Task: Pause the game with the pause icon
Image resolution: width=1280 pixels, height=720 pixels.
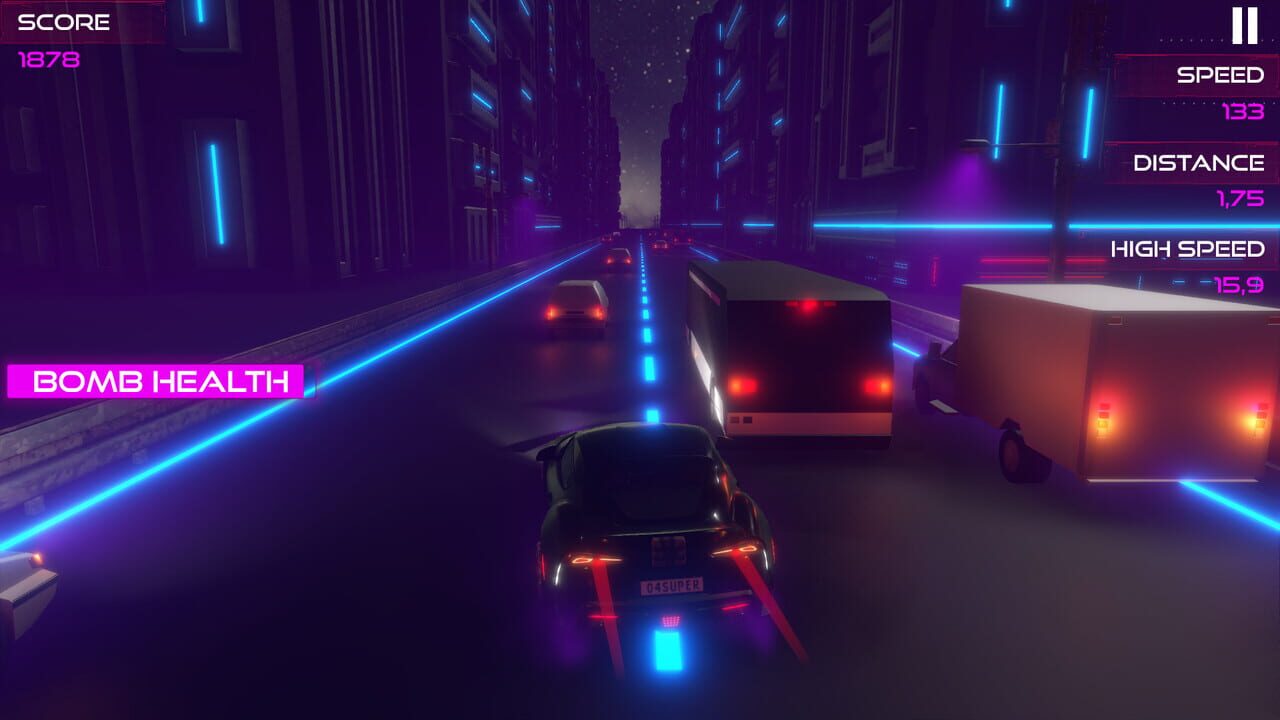Action: point(1243,27)
